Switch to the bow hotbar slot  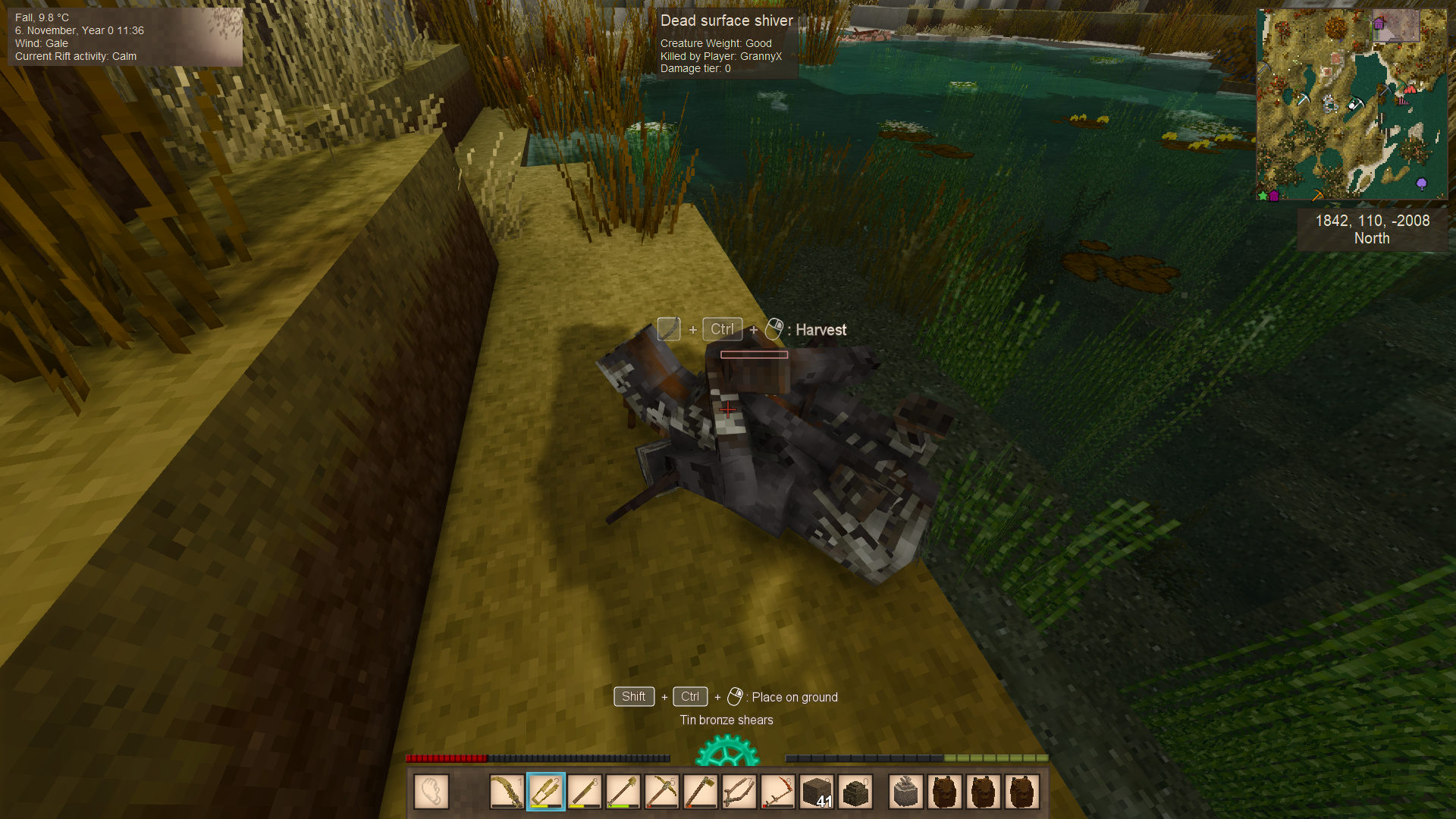click(x=739, y=792)
